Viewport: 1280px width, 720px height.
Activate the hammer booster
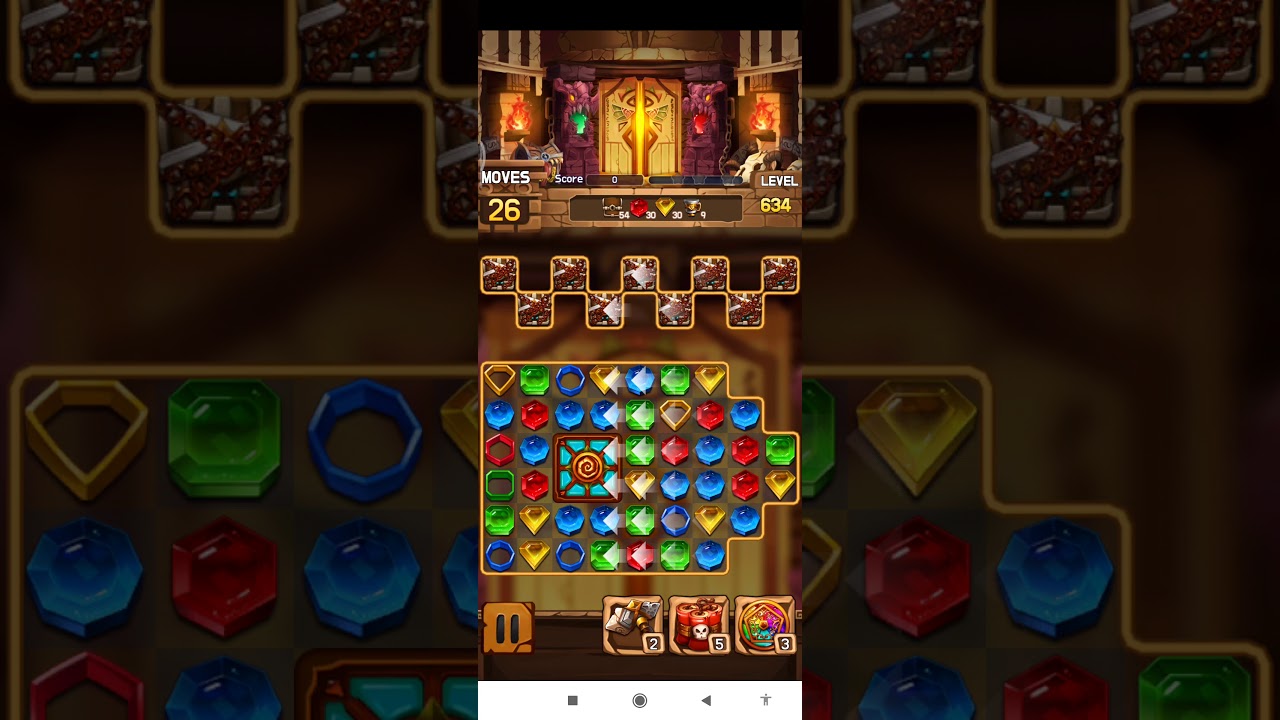[x=633, y=625]
